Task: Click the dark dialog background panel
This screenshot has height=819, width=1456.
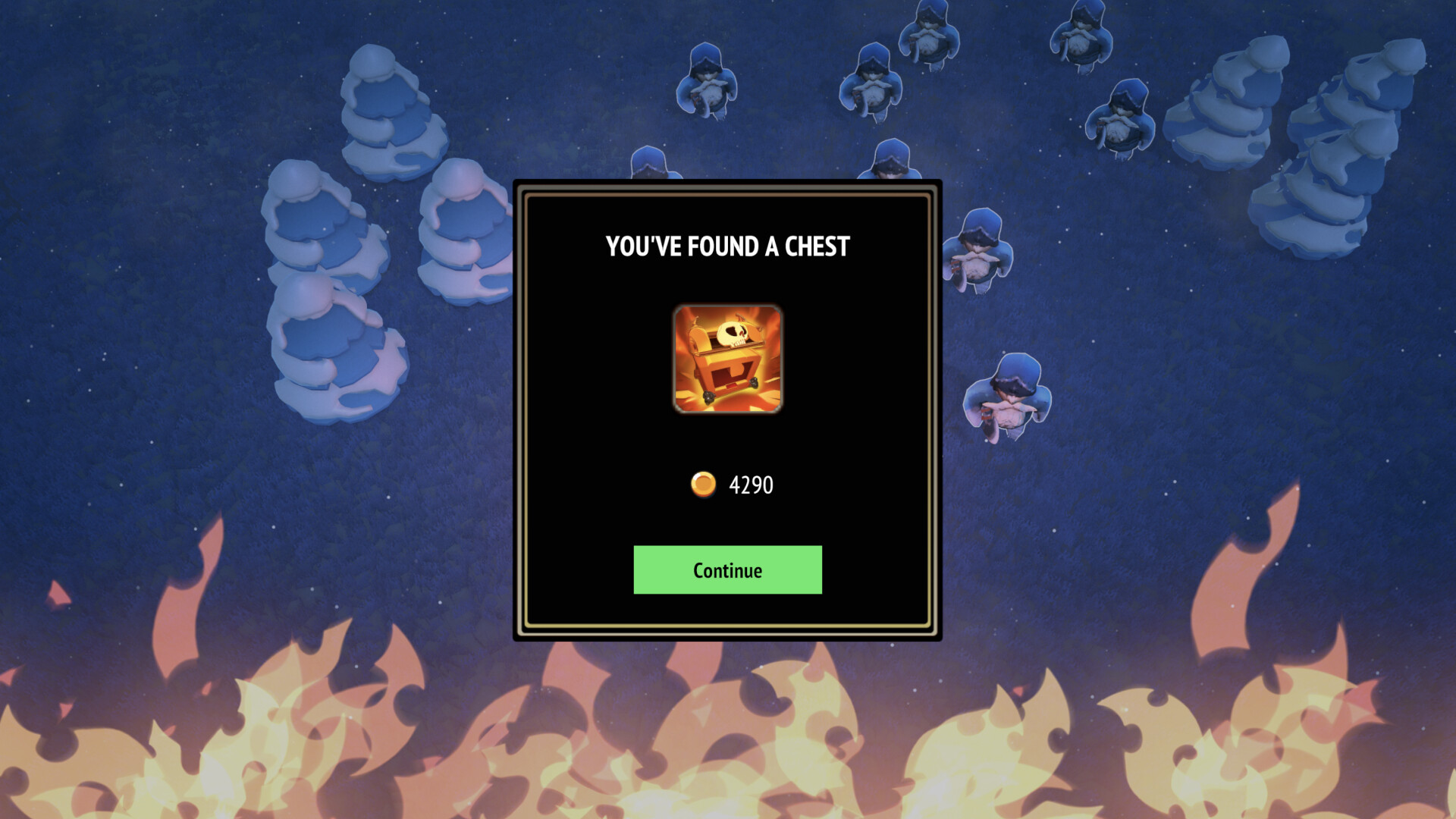Action: (x=599, y=455)
